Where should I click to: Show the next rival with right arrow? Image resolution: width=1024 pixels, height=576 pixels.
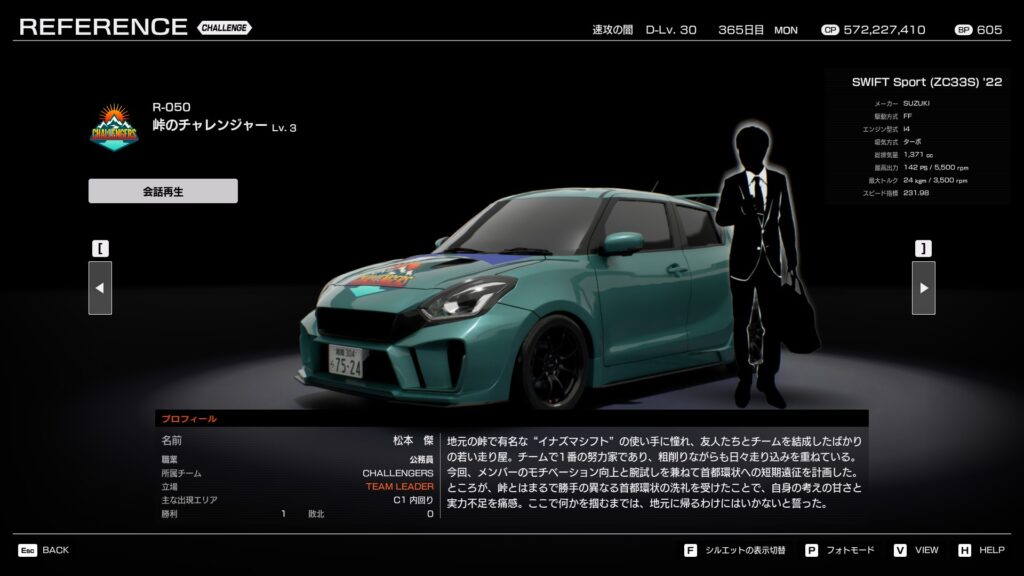click(923, 288)
